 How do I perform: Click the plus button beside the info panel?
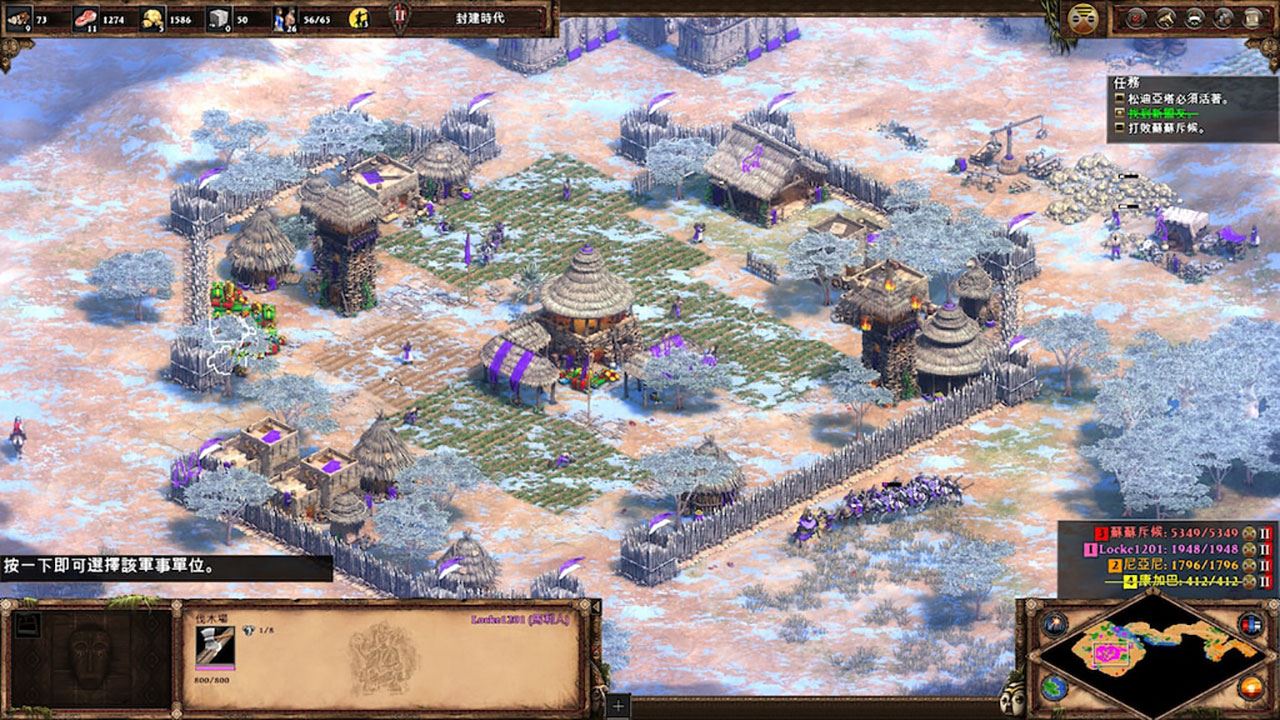coord(619,706)
